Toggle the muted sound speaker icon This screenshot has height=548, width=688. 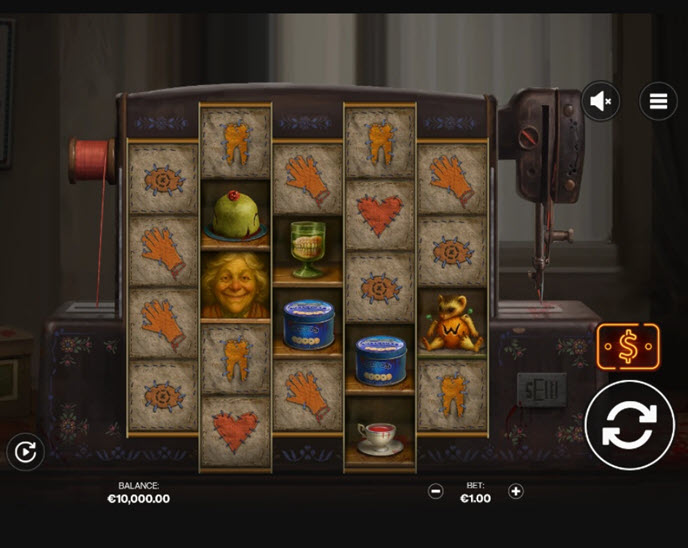point(602,101)
